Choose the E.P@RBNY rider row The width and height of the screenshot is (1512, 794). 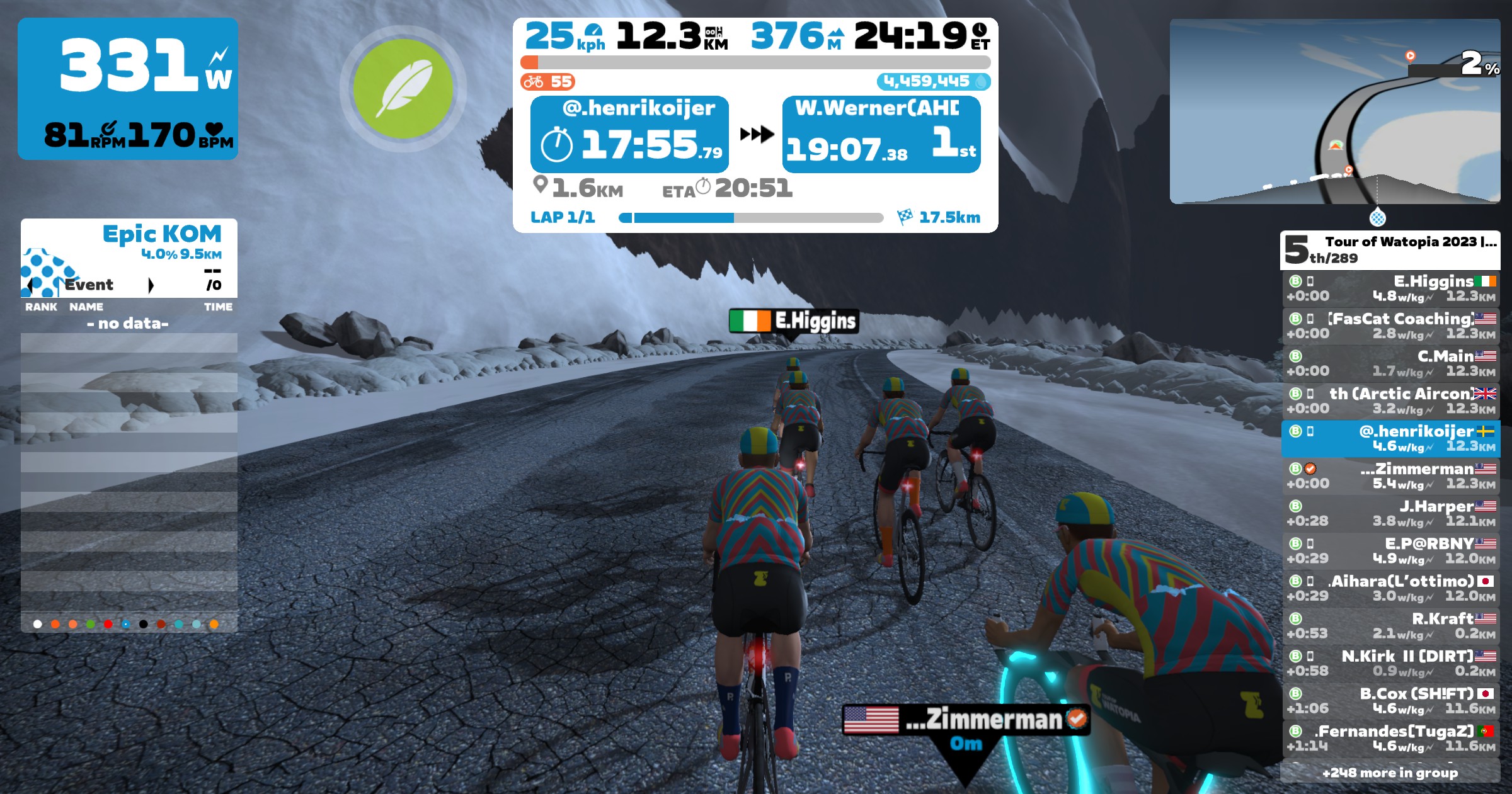(x=1390, y=550)
